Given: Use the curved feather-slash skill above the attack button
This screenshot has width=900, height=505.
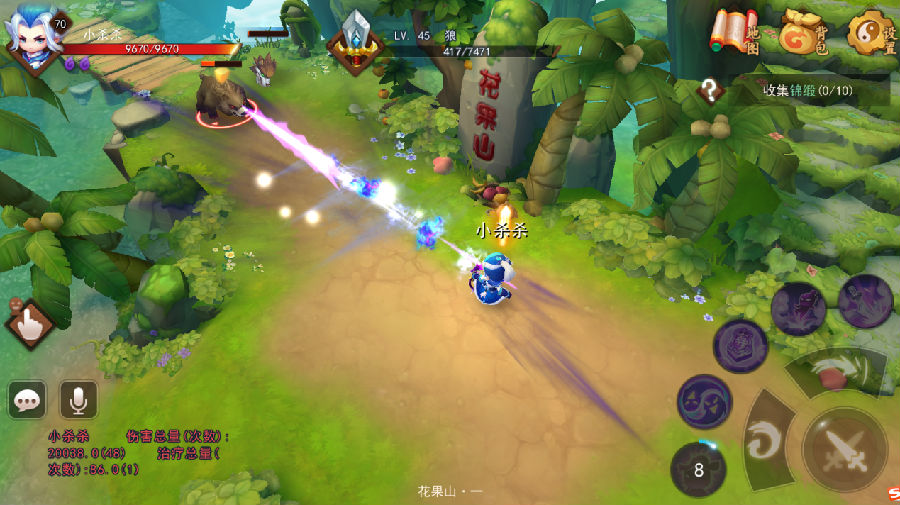Looking at the screenshot, I should pyautogui.click(x=833, y=374).
